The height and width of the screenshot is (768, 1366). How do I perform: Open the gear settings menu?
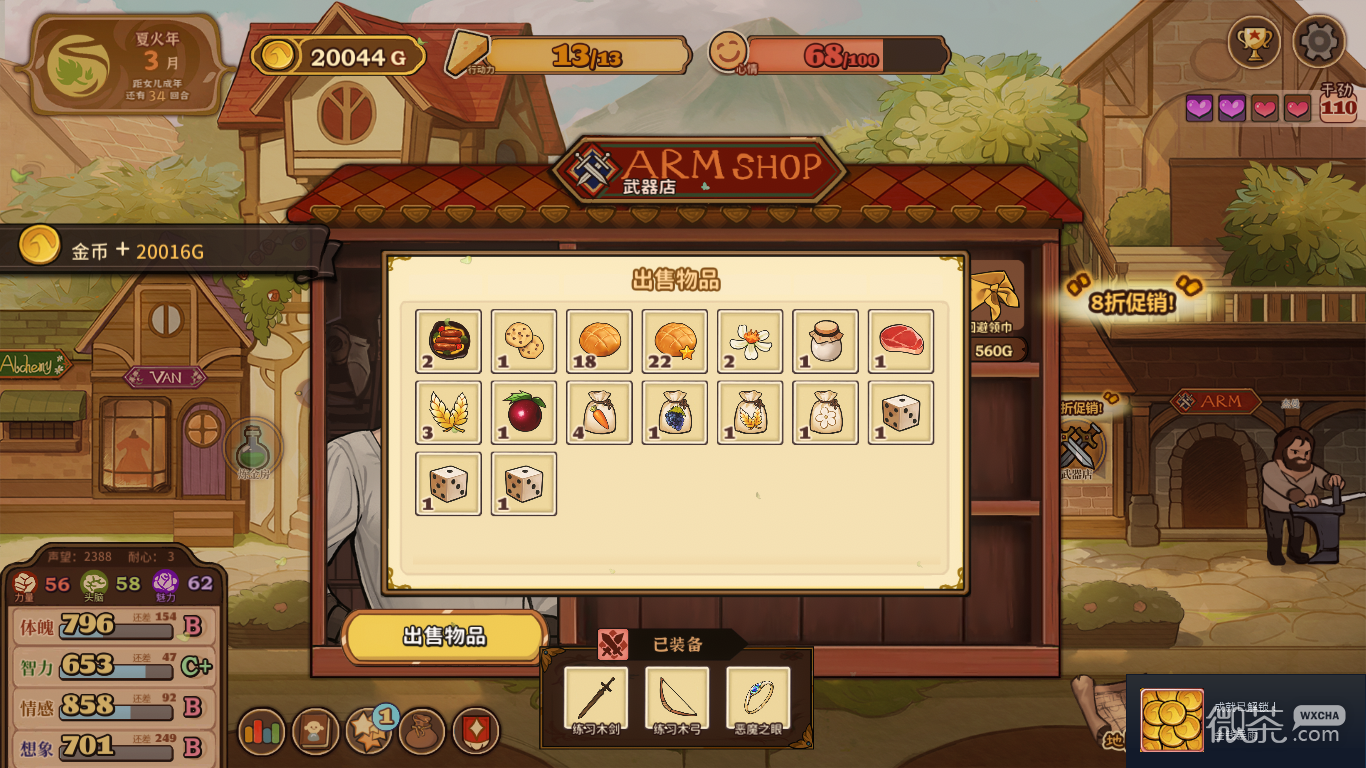pos(1318,42)
